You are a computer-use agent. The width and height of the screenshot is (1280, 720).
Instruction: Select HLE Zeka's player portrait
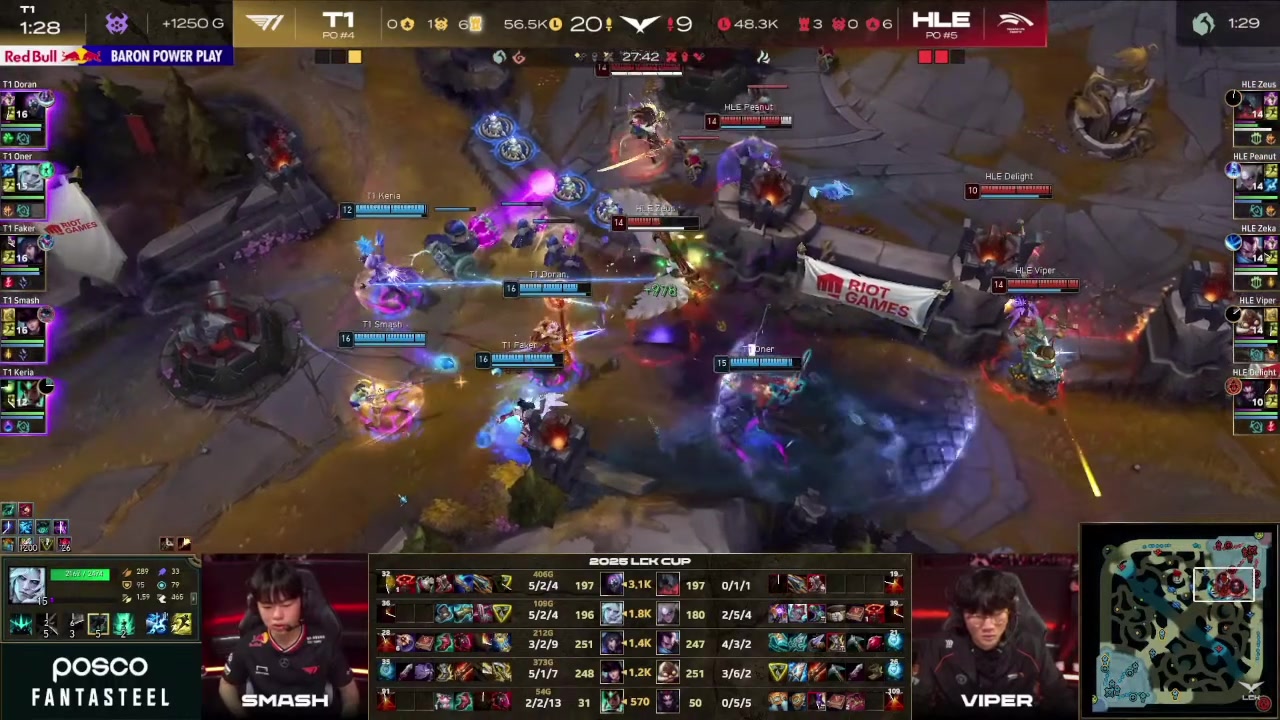coord(1256,254)
